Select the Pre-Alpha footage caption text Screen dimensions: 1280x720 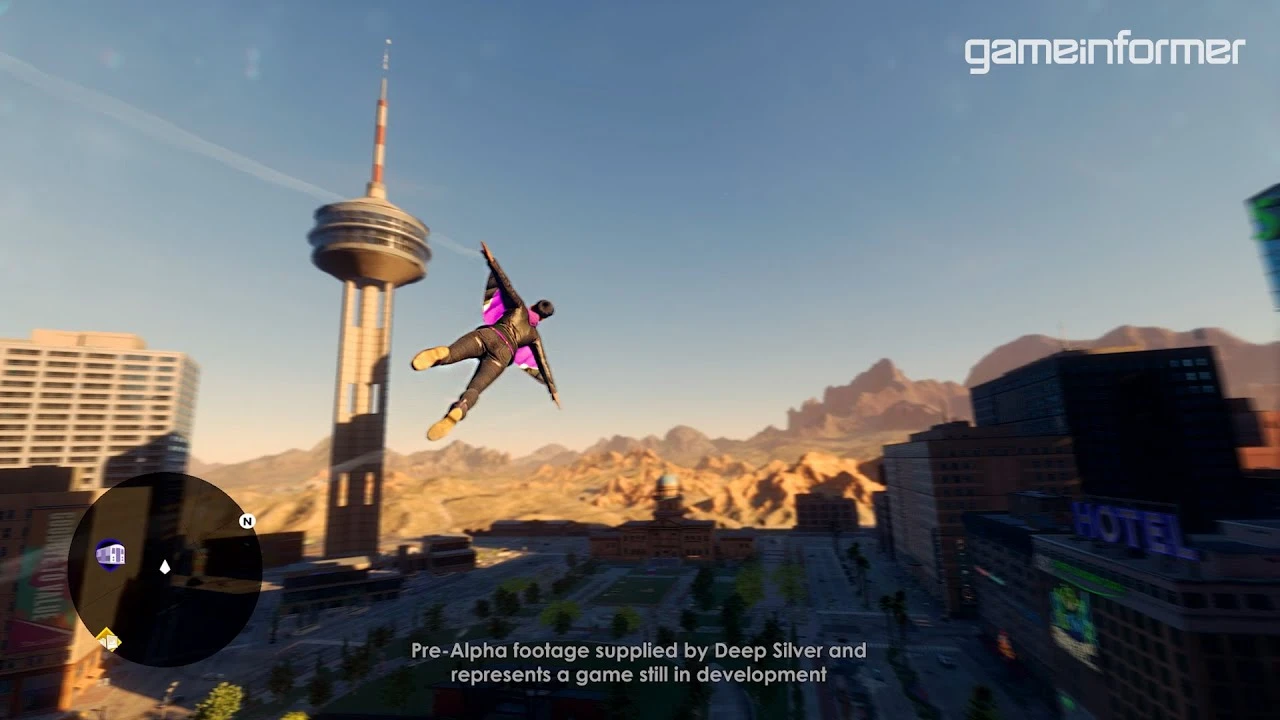pyautogui.click(x=637, y=651)
